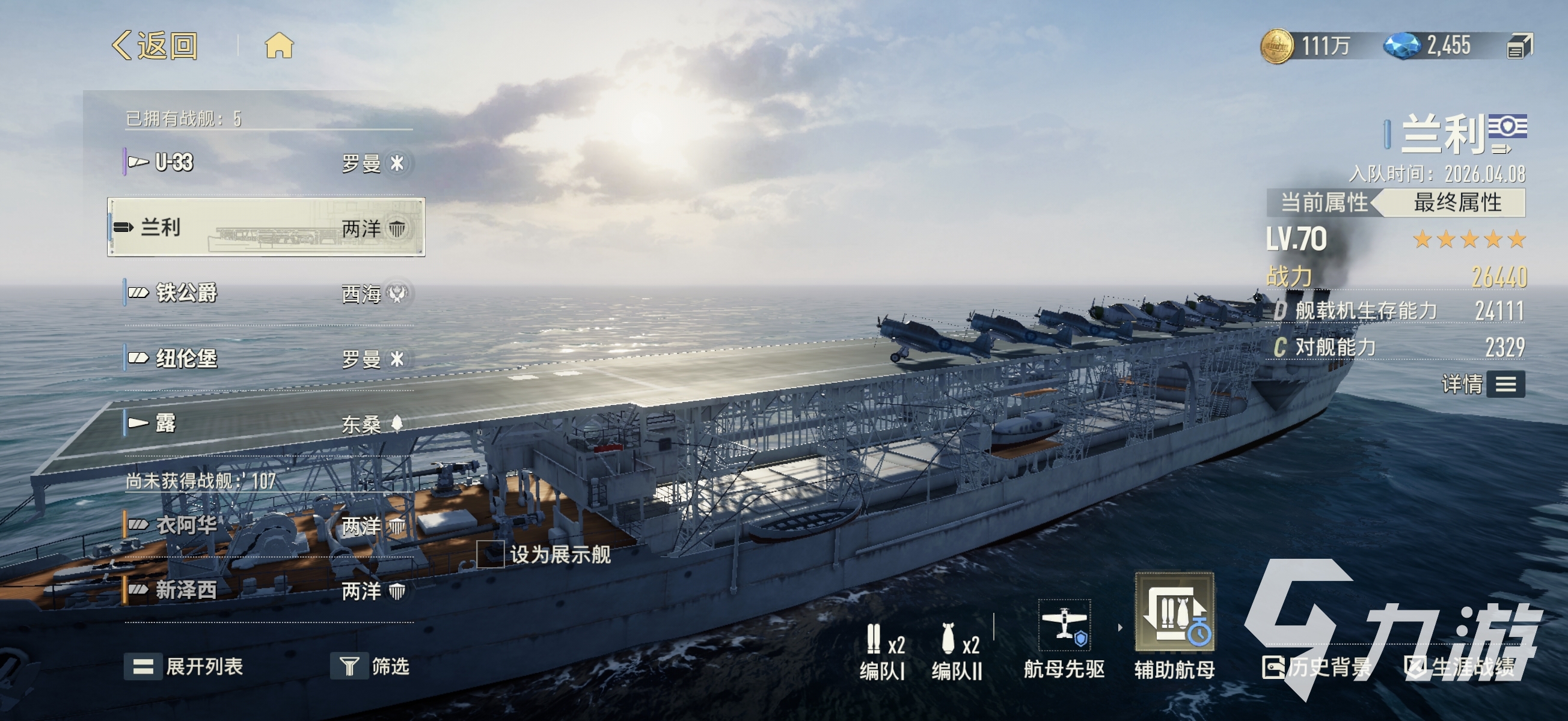1568x721 pixels.
Task: Expand the ship list with 展开列表
Action: (x=184, y=667)
